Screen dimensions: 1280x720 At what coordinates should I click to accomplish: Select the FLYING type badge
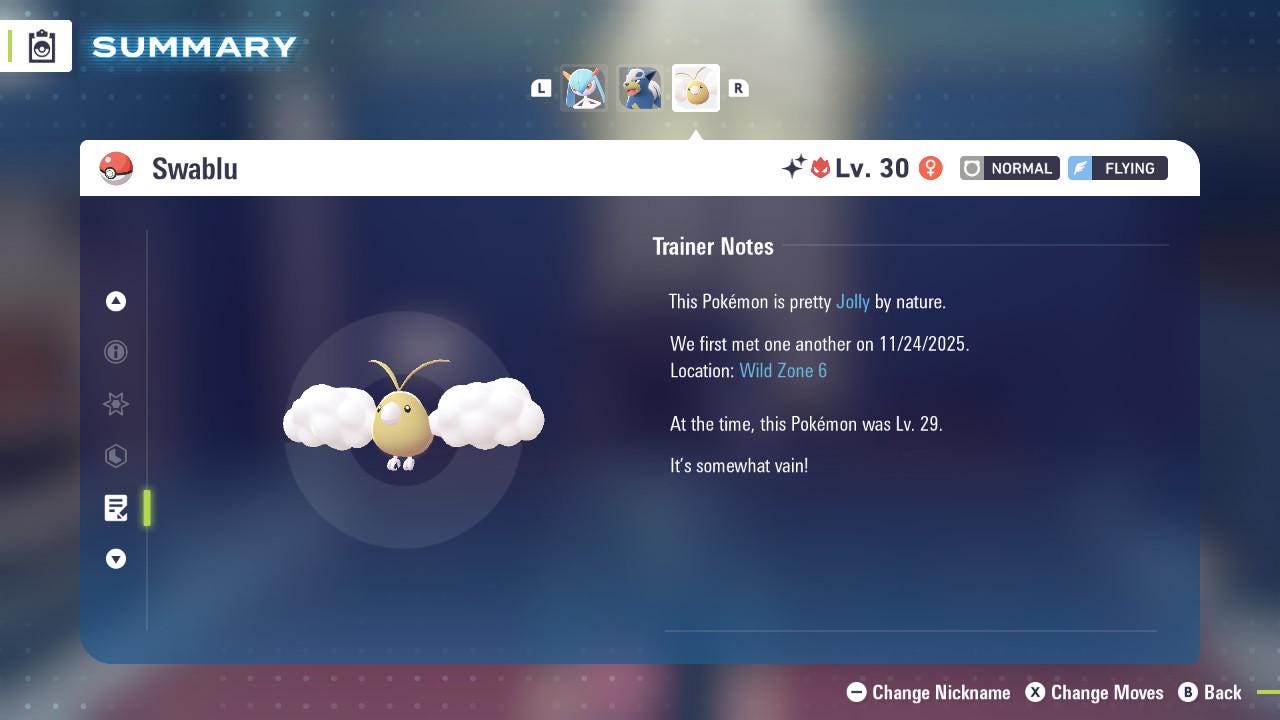(x=1117, y=168)
